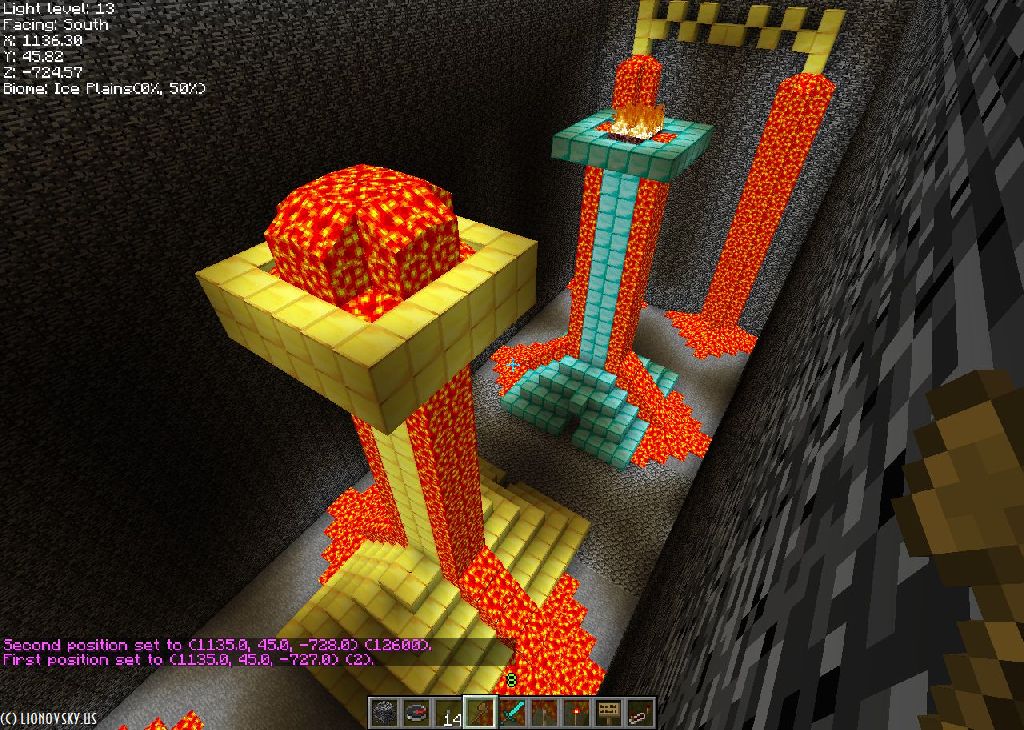The height and width of the screenshot is (730, 1024).
Task: Pick the sign item in hotbar
Action: tap(608, 713)
